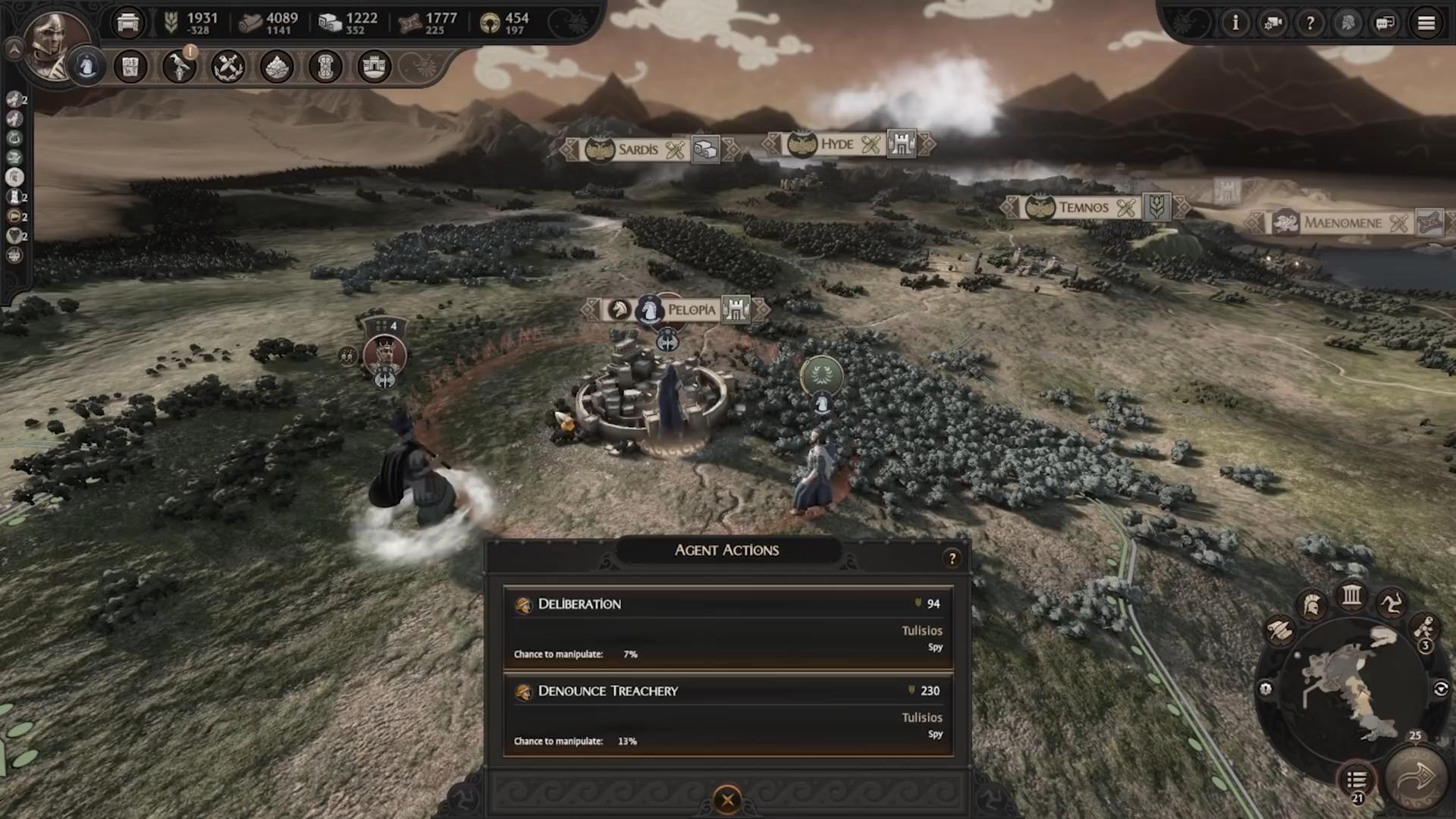Open the chat window icon
Image resolution: width=1456 pixels, height=819 pixels.
tap(1385, 24)
